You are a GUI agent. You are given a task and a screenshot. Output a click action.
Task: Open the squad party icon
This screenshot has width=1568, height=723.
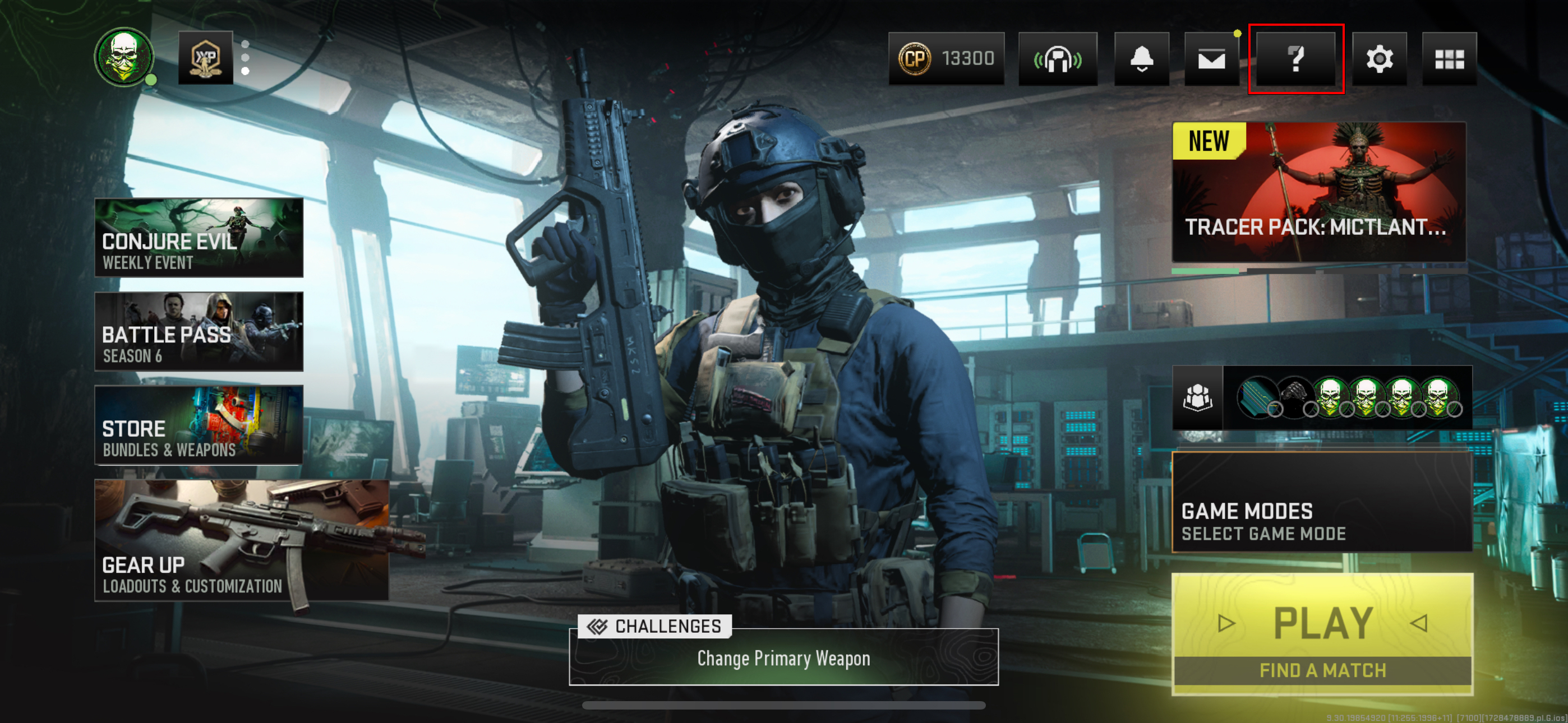coord(1197,397)
